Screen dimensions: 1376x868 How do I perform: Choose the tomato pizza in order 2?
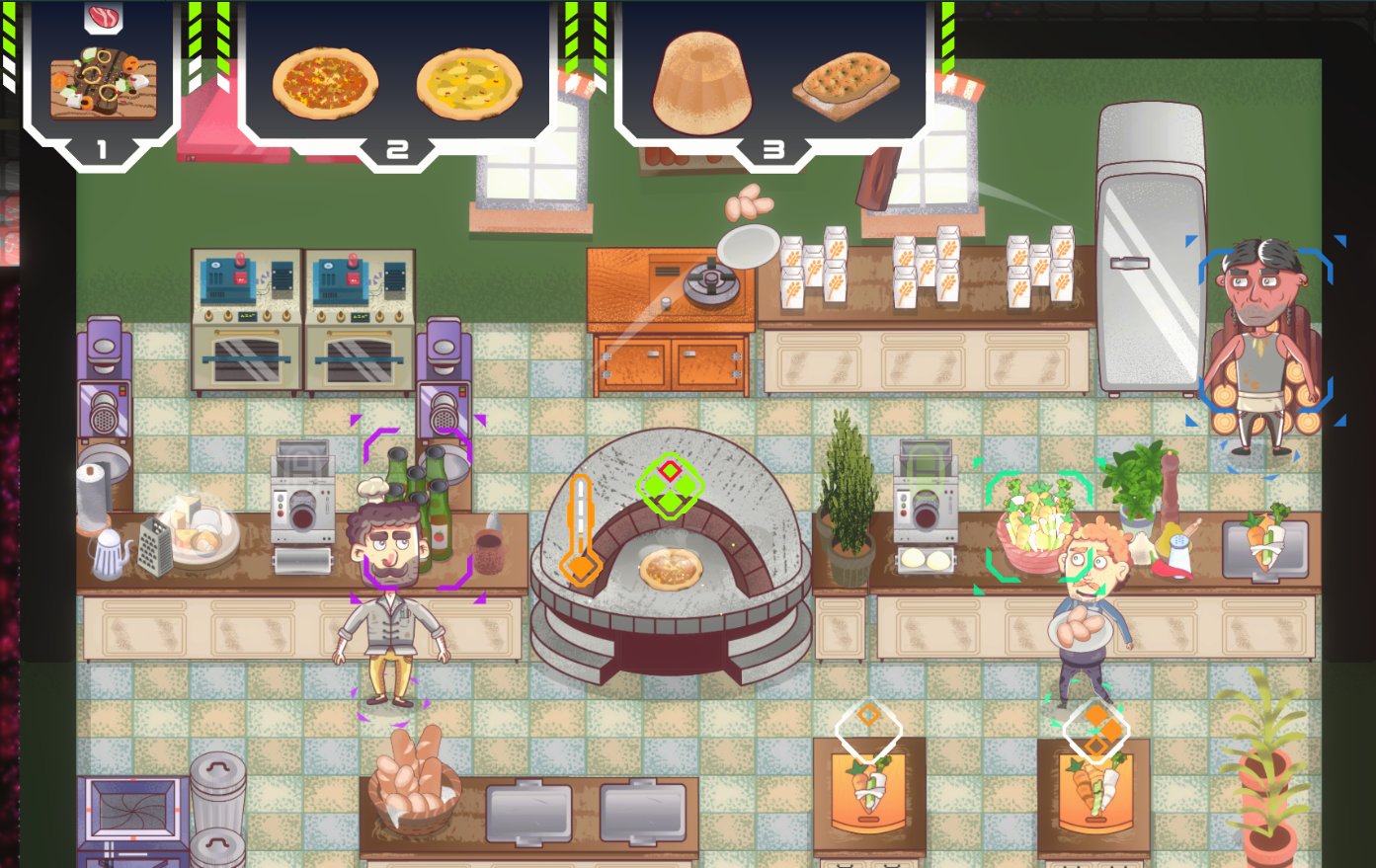coord(325,83)
